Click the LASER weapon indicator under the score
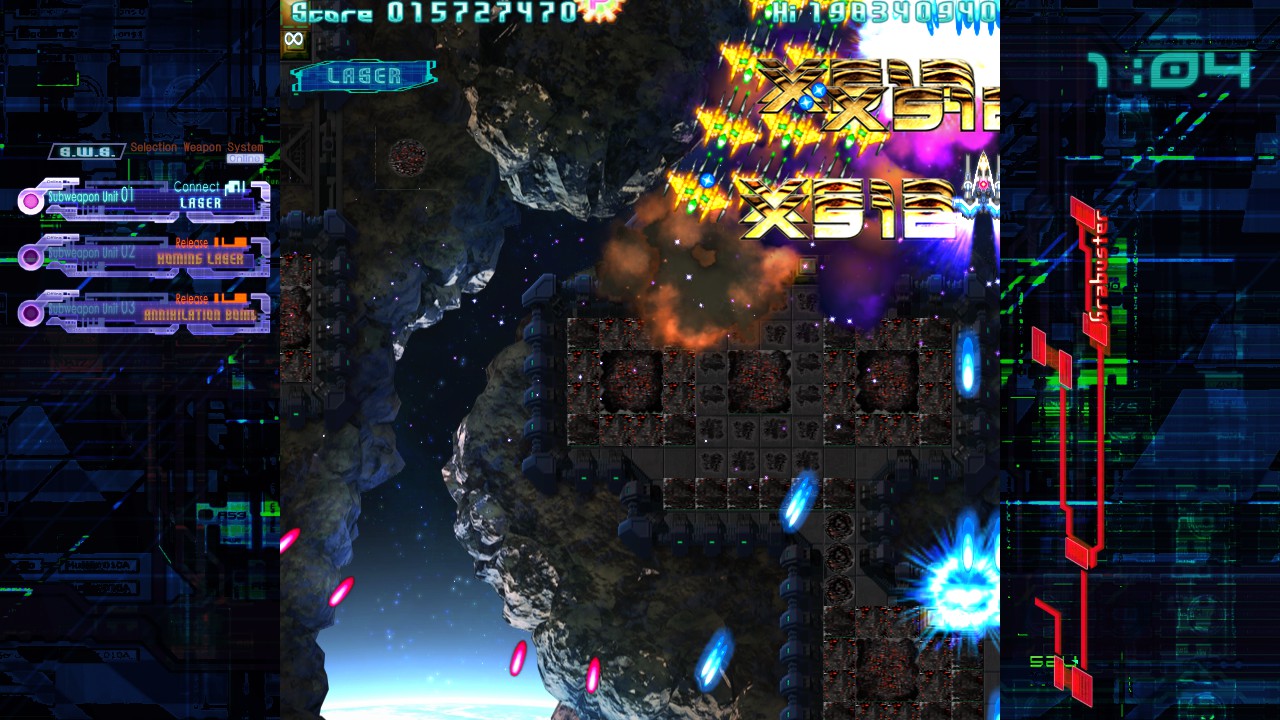This screenshot has height=720, width=1280. [x=364, y=76]
